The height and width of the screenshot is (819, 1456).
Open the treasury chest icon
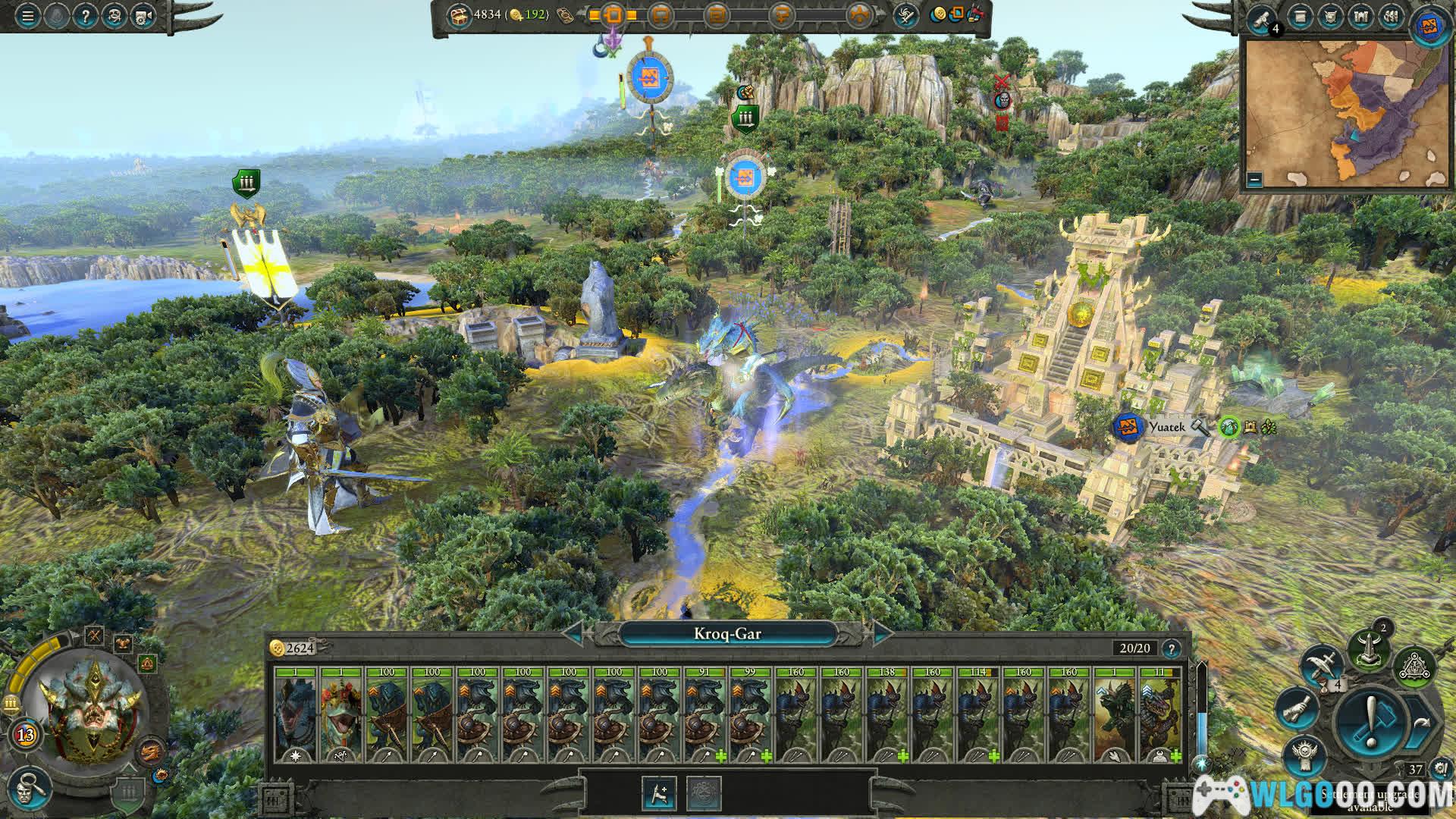460,15
